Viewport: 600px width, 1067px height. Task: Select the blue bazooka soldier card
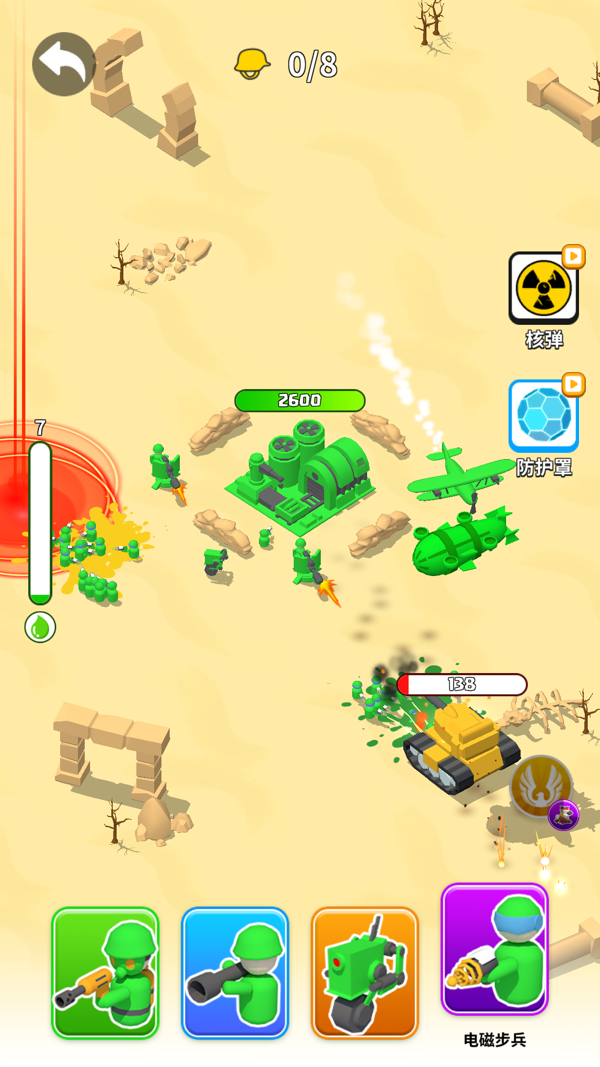pos(235,972)
